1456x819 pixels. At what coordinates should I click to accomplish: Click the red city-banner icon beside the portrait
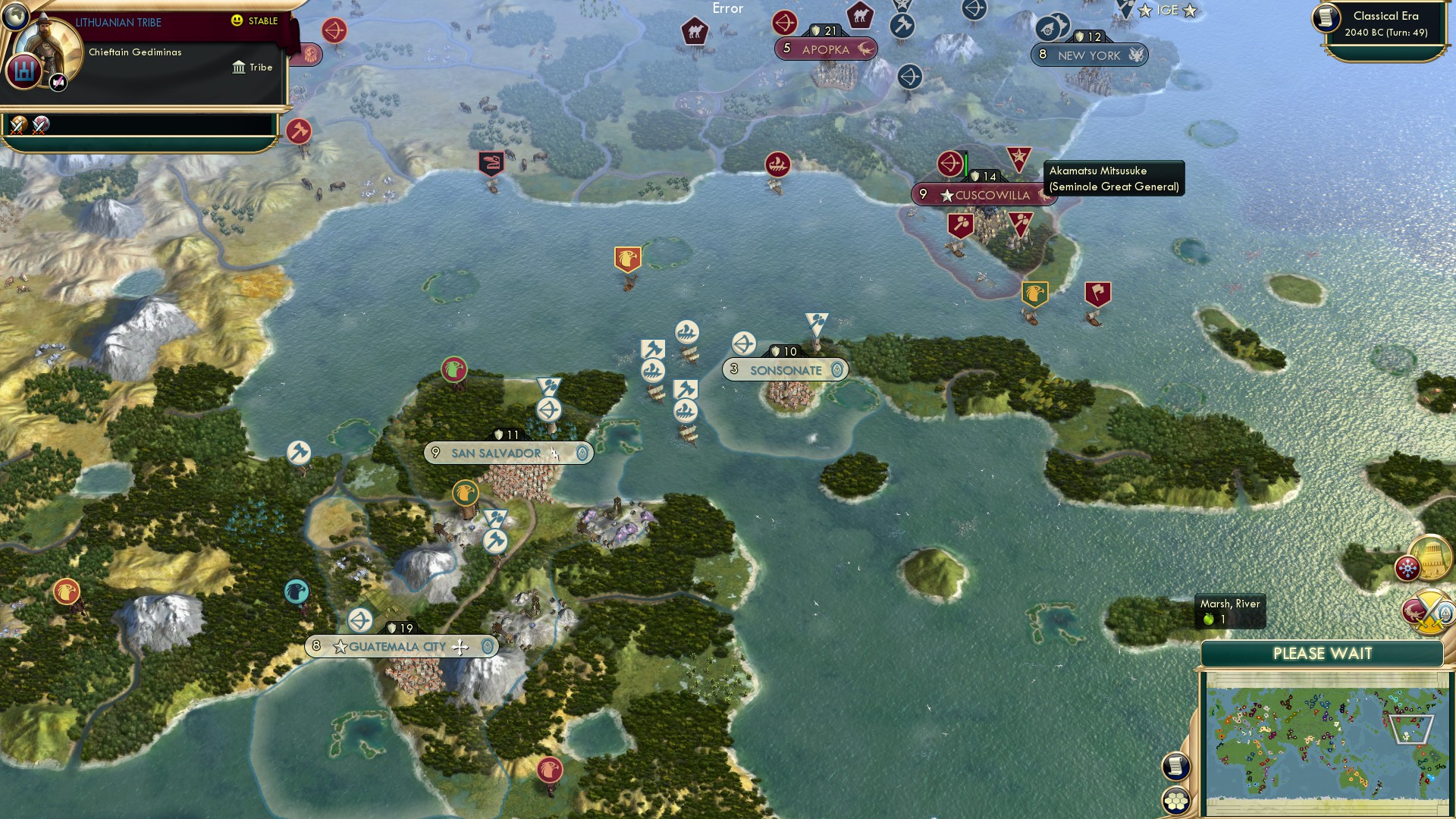[x=24, y=71]
